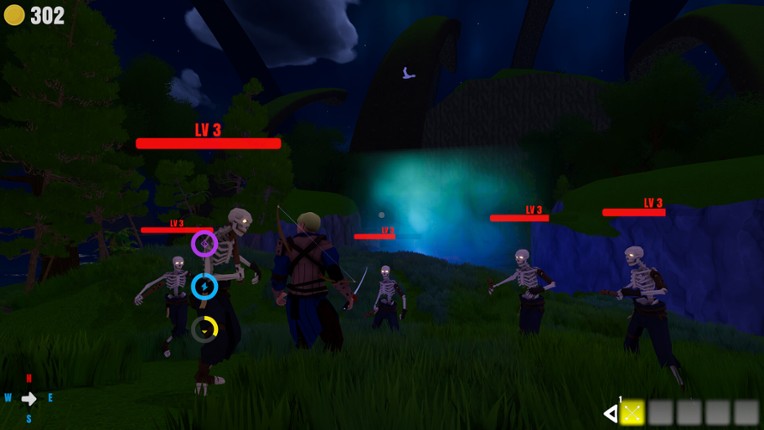This screenshot has width=764, height=430.
Task: Click the compass with the white arrow
Action: click(29, 398)
